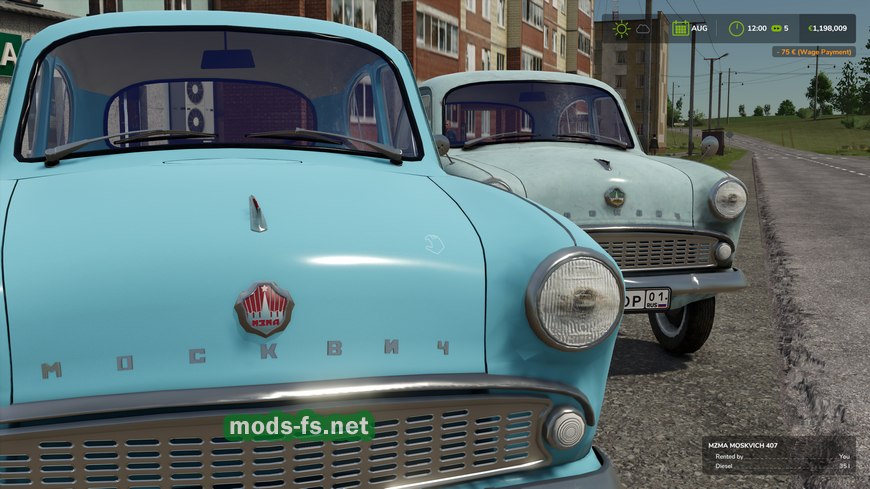This screenshot has height=489, width=870.
Task: Click the clock icon in the HUD
Action: coord(737,29)
